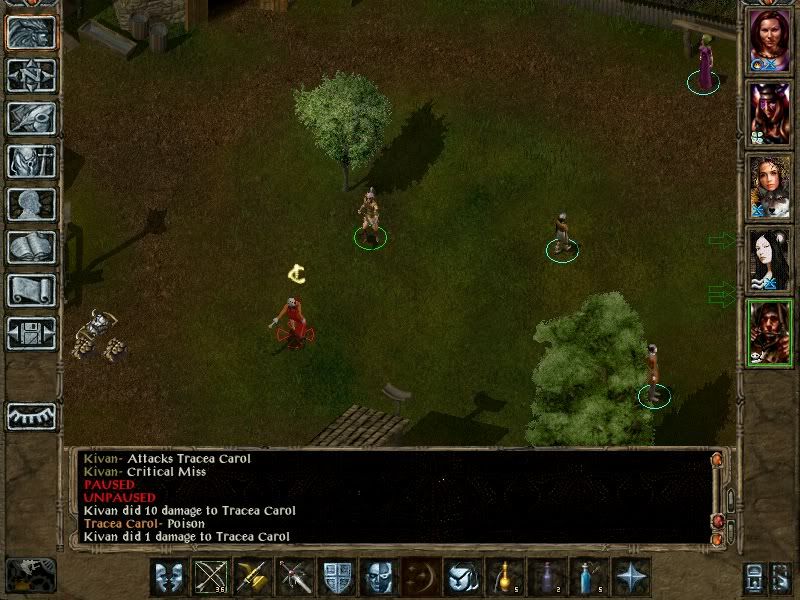Screen dimensions: 800x600
Task: Select the highlighted hooded archer portrait
Action: coord(769,333)
